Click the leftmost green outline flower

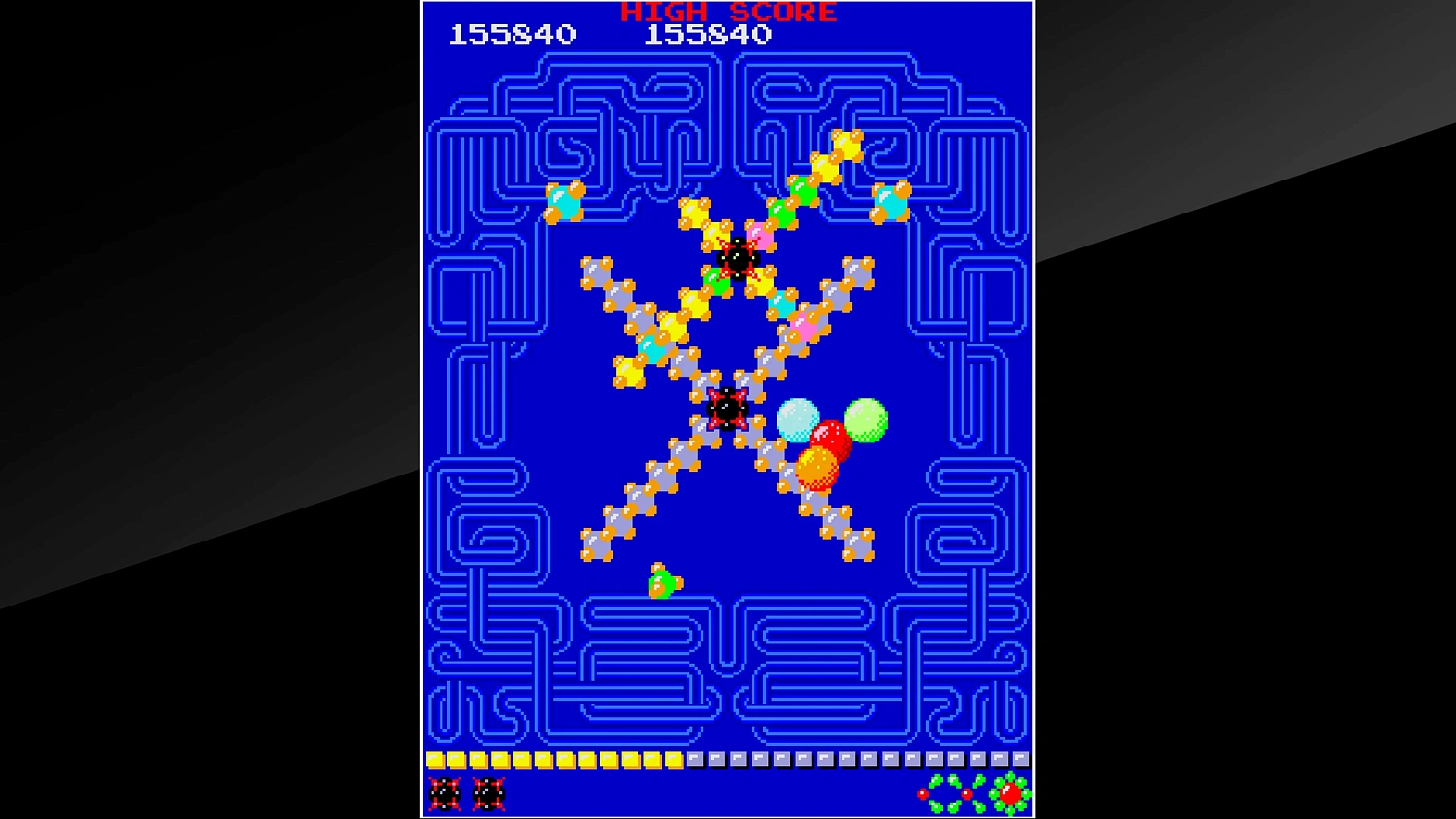937,793
